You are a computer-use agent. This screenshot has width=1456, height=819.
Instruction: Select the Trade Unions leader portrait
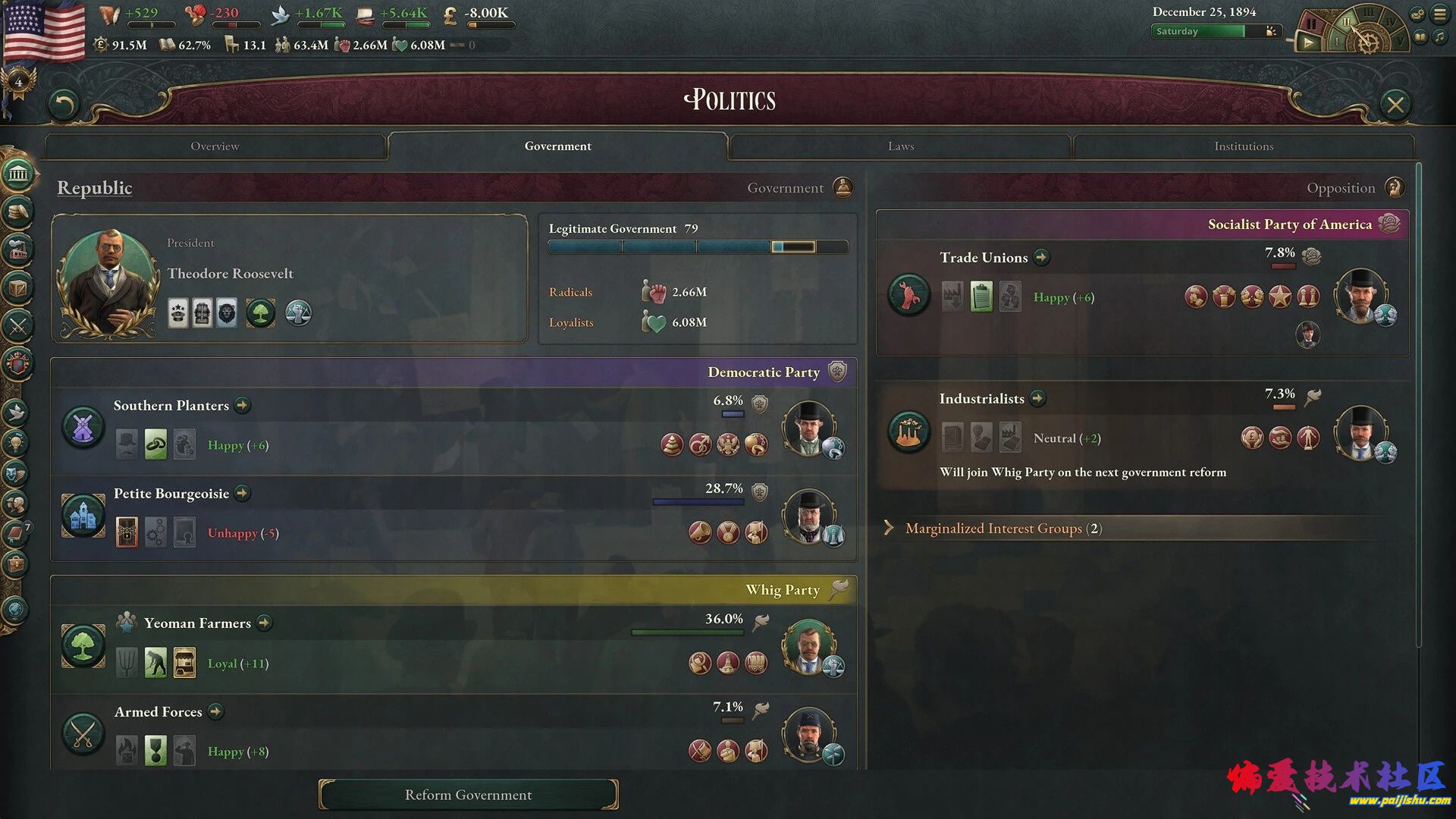(x=1360, y=295)
